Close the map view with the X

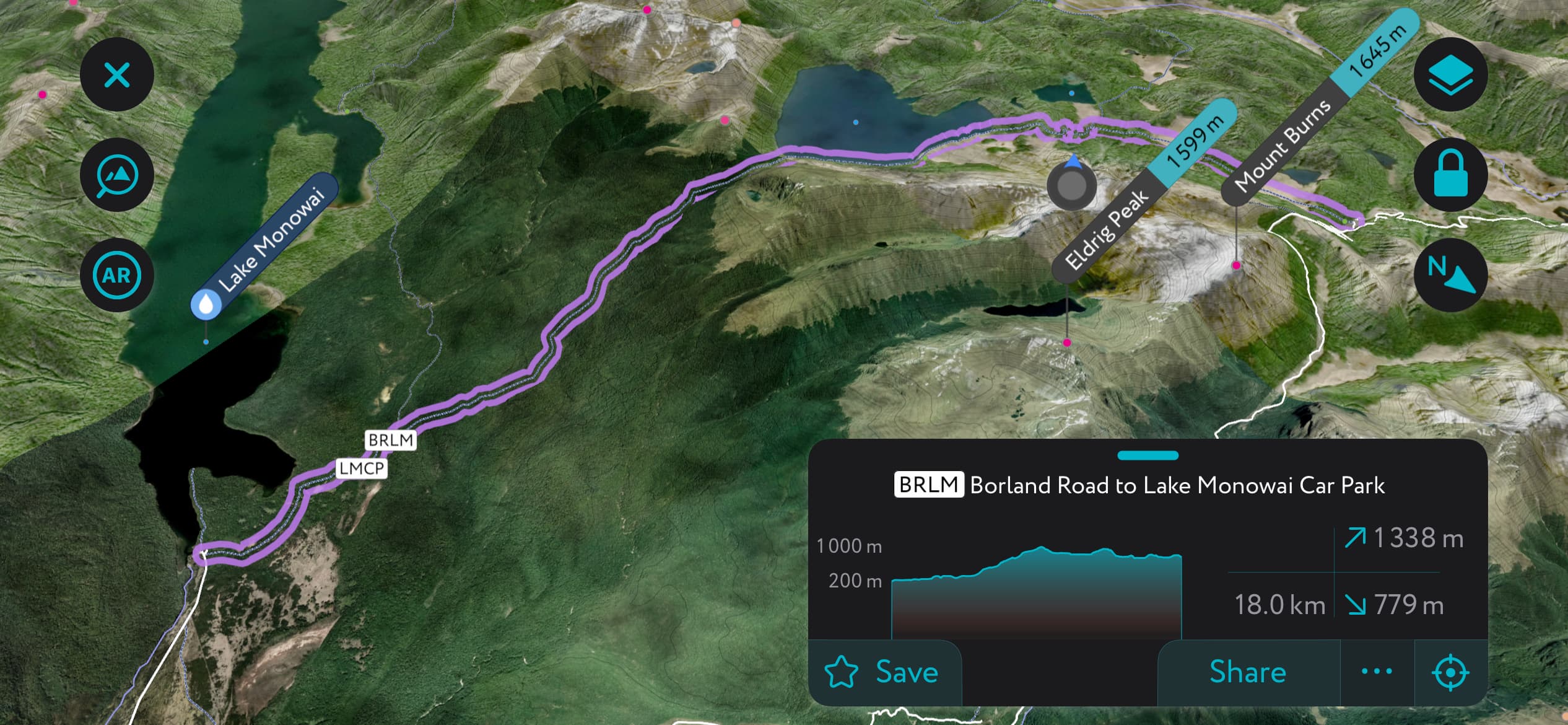pos(117,75)
